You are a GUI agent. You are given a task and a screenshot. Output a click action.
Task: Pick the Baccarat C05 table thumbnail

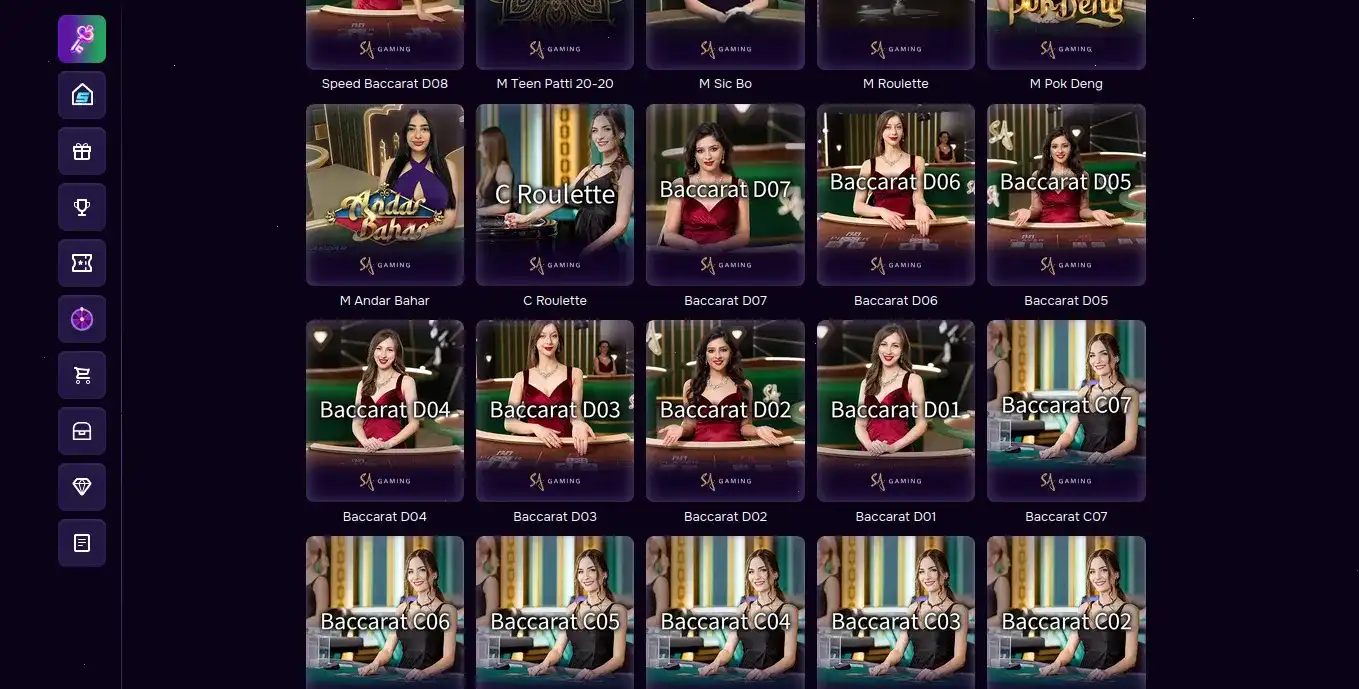[555, 612]
